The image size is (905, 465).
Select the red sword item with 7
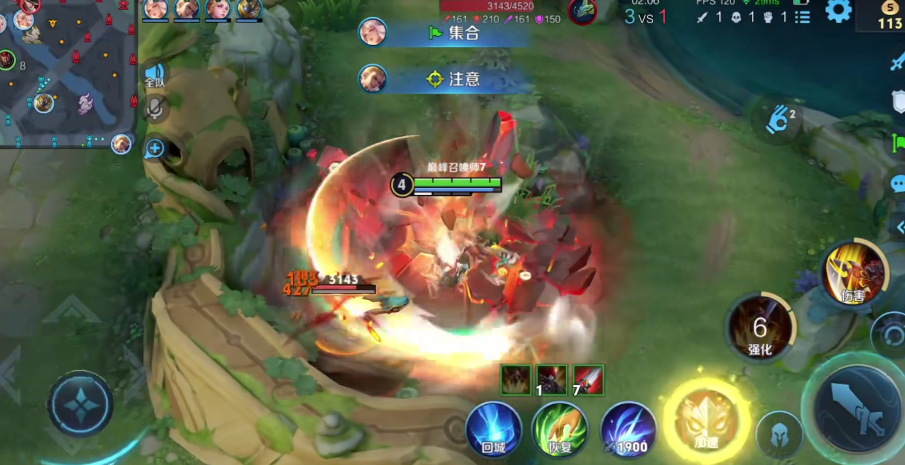point(588,379)
